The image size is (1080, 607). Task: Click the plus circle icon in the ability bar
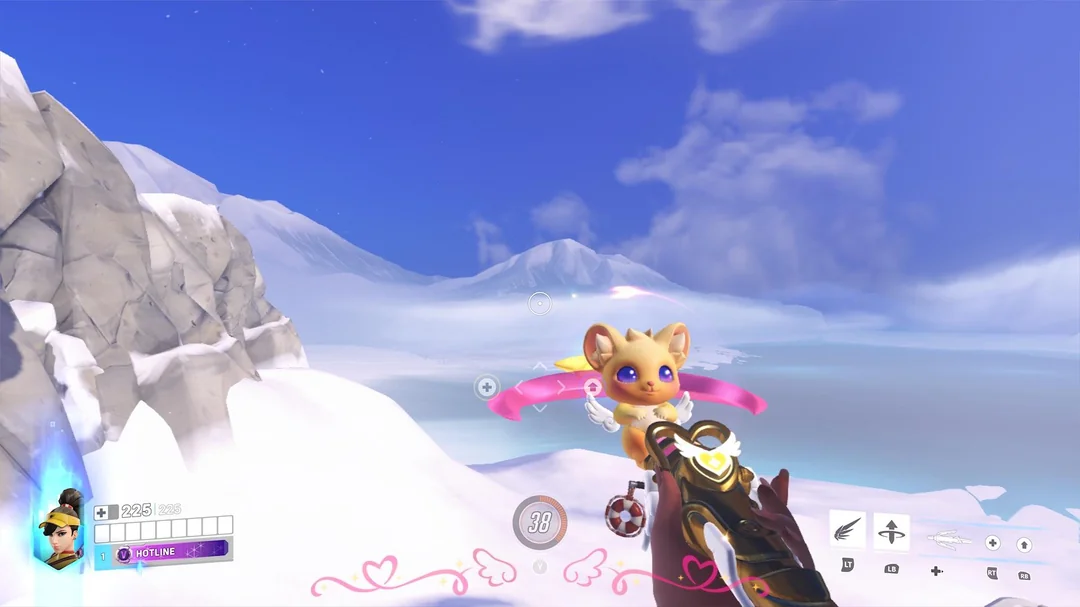993,543
